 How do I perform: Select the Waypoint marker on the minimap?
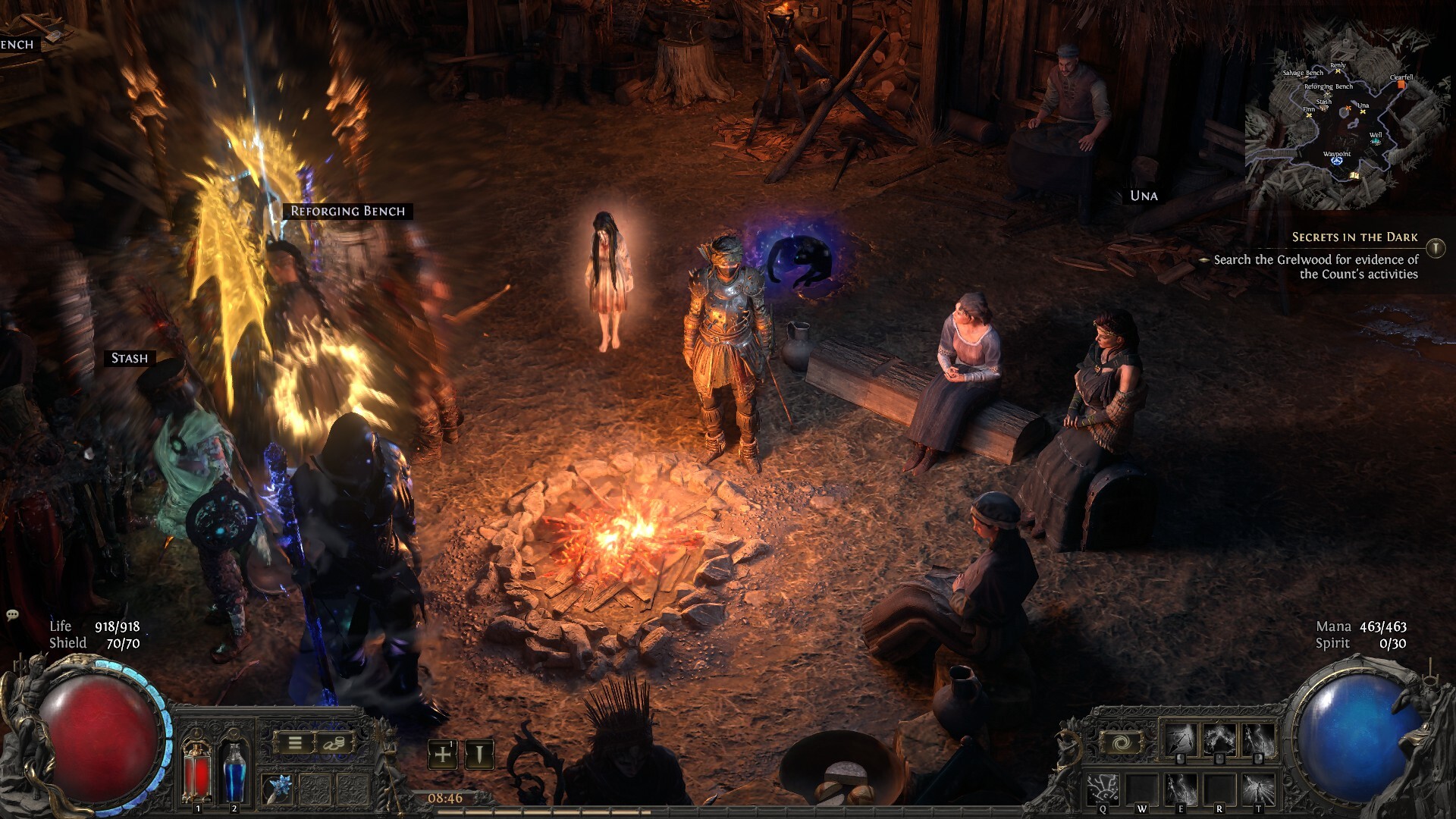[1337, 160]
